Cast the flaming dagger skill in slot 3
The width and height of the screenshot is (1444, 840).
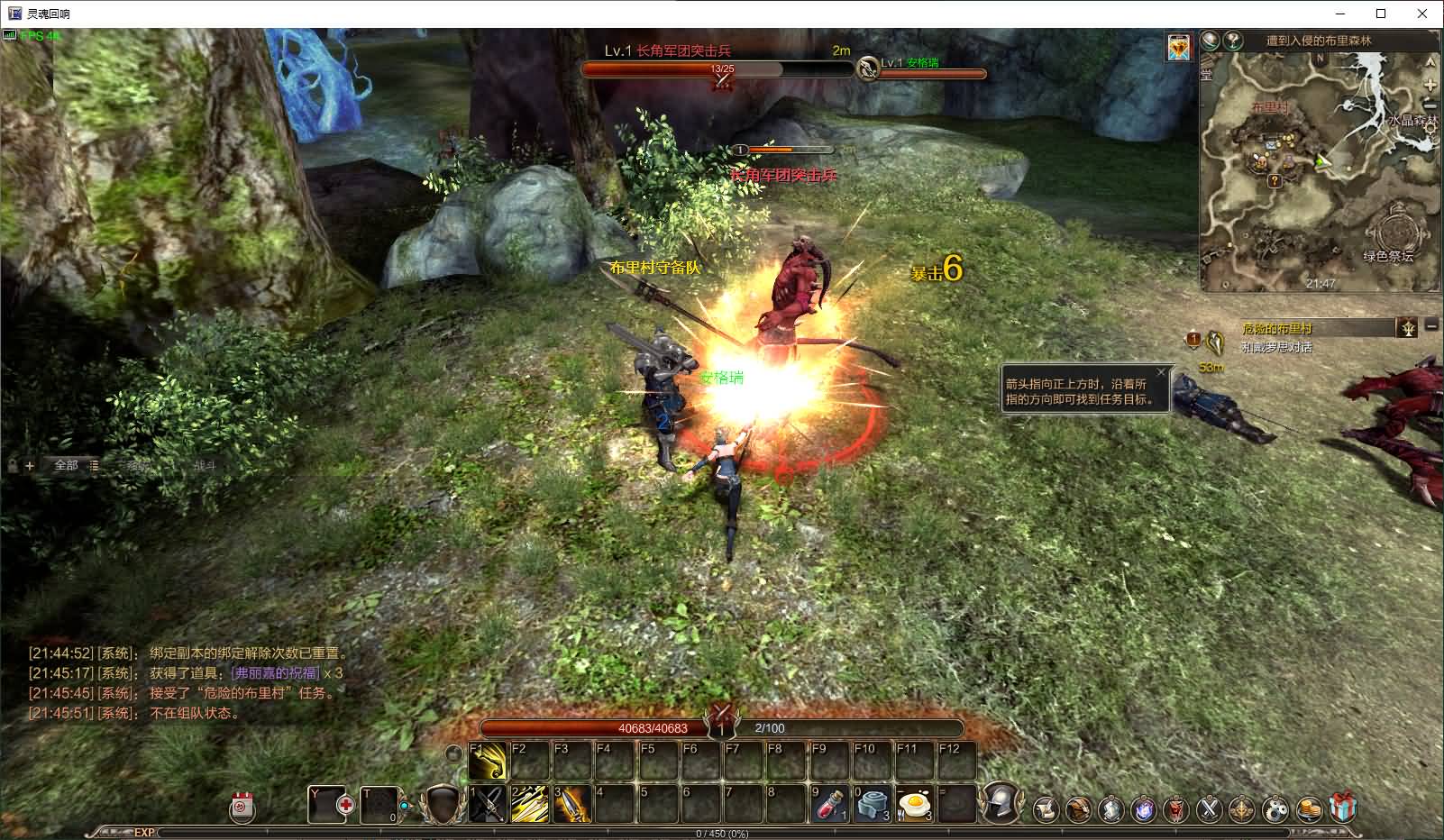point(572,804)
